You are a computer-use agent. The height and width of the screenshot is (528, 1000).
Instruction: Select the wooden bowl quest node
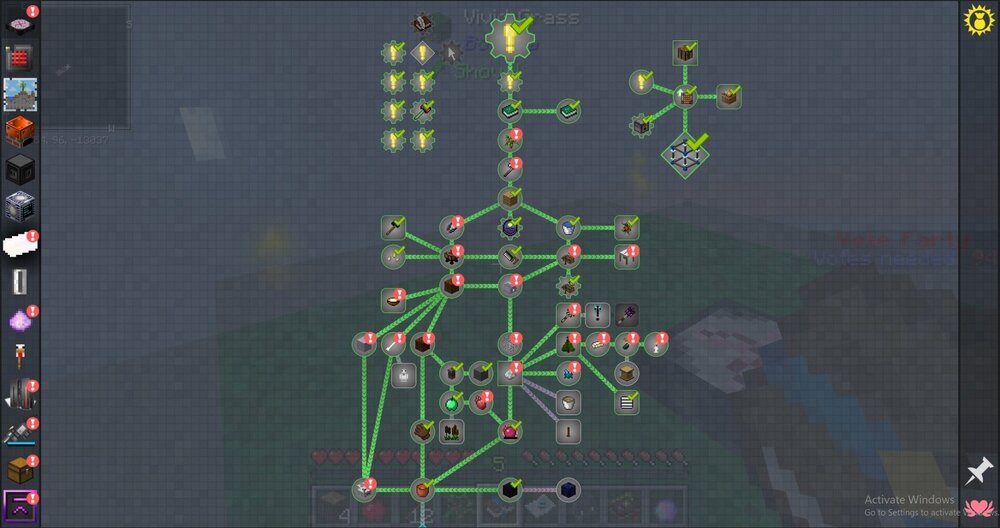tap(392, 299)
